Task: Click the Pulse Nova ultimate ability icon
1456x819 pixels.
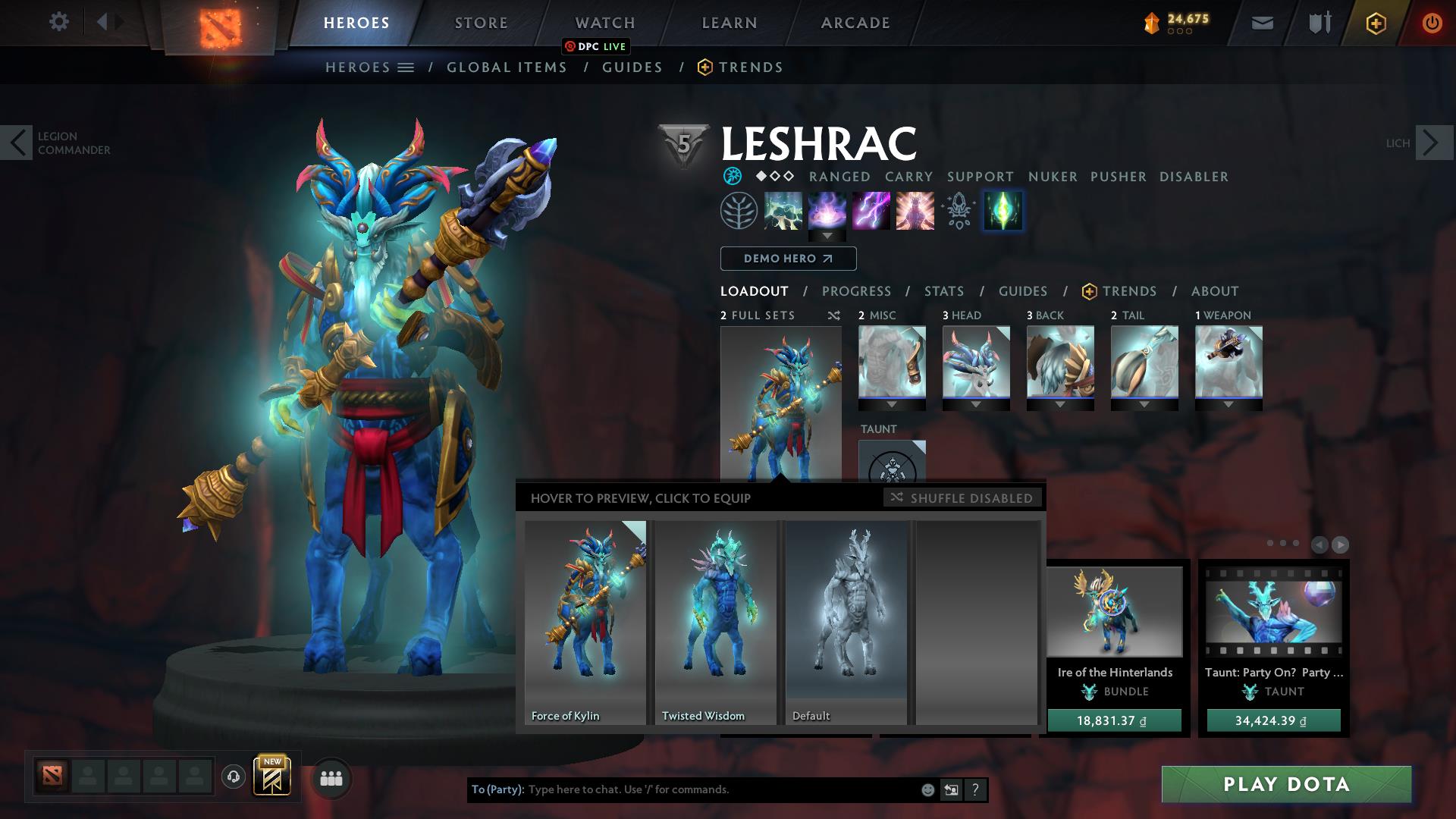Action: click(914, 211)
